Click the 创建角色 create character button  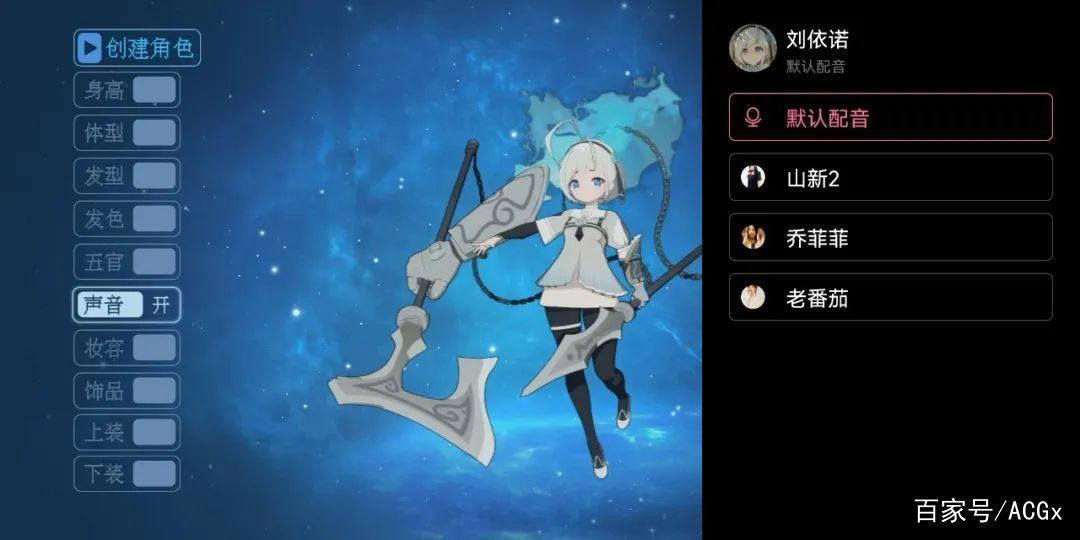point(137,47)
